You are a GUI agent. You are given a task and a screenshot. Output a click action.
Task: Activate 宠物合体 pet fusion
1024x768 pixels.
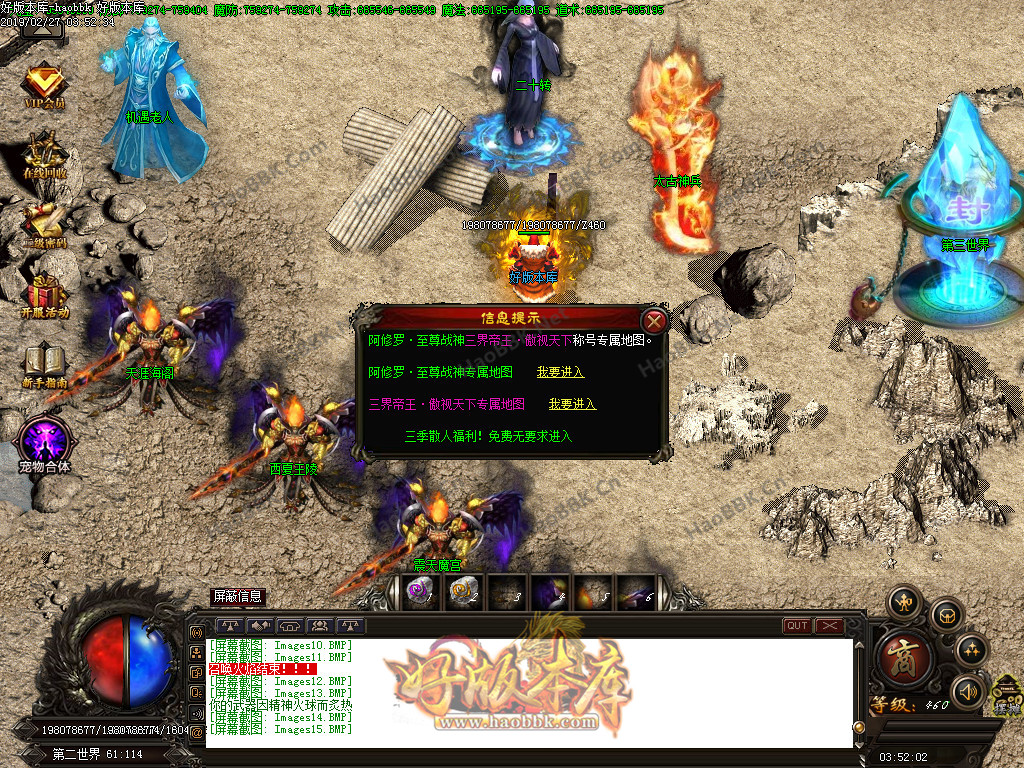tap(44, 440)
